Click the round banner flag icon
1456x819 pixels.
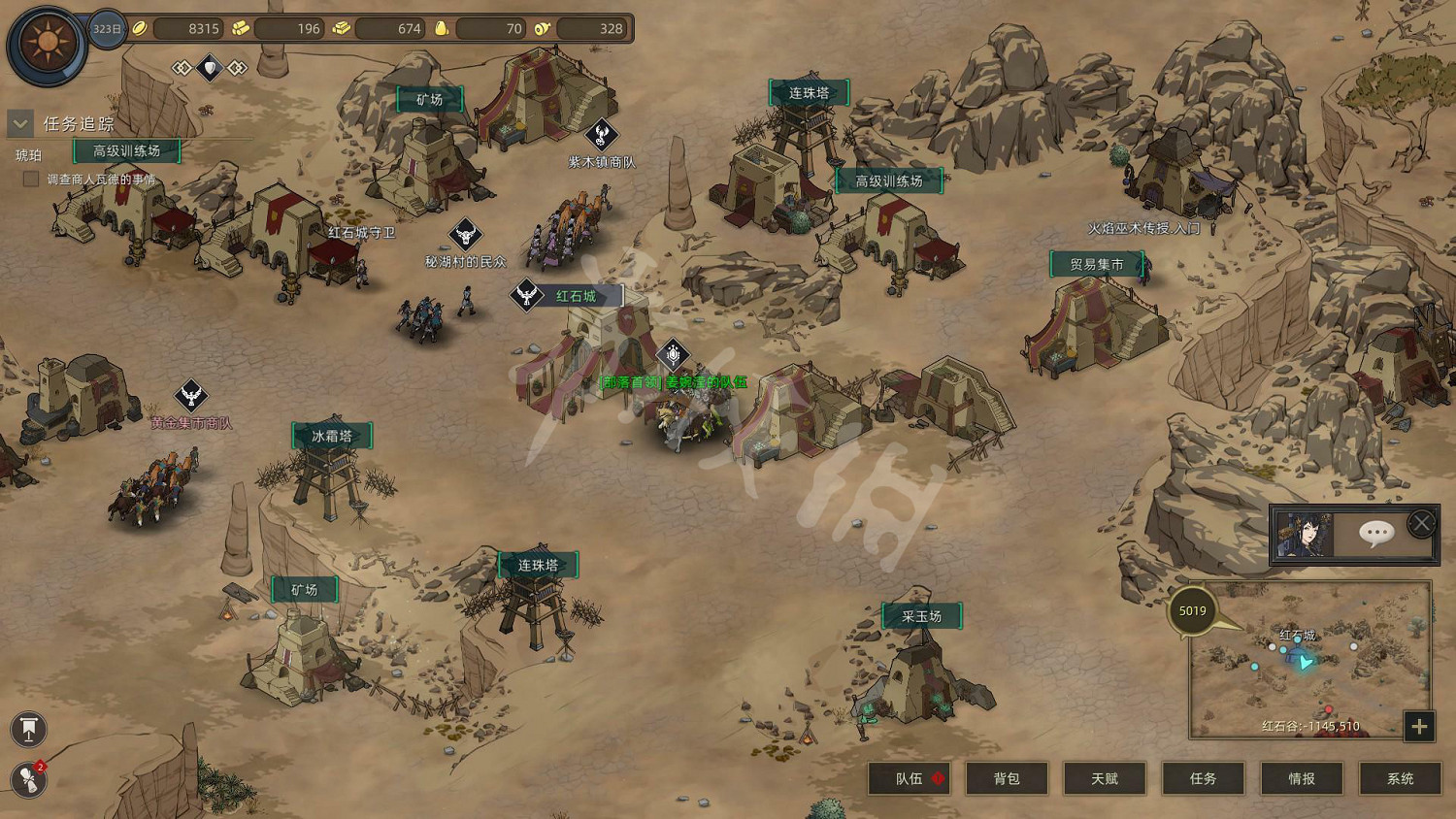tap(29, 730)
